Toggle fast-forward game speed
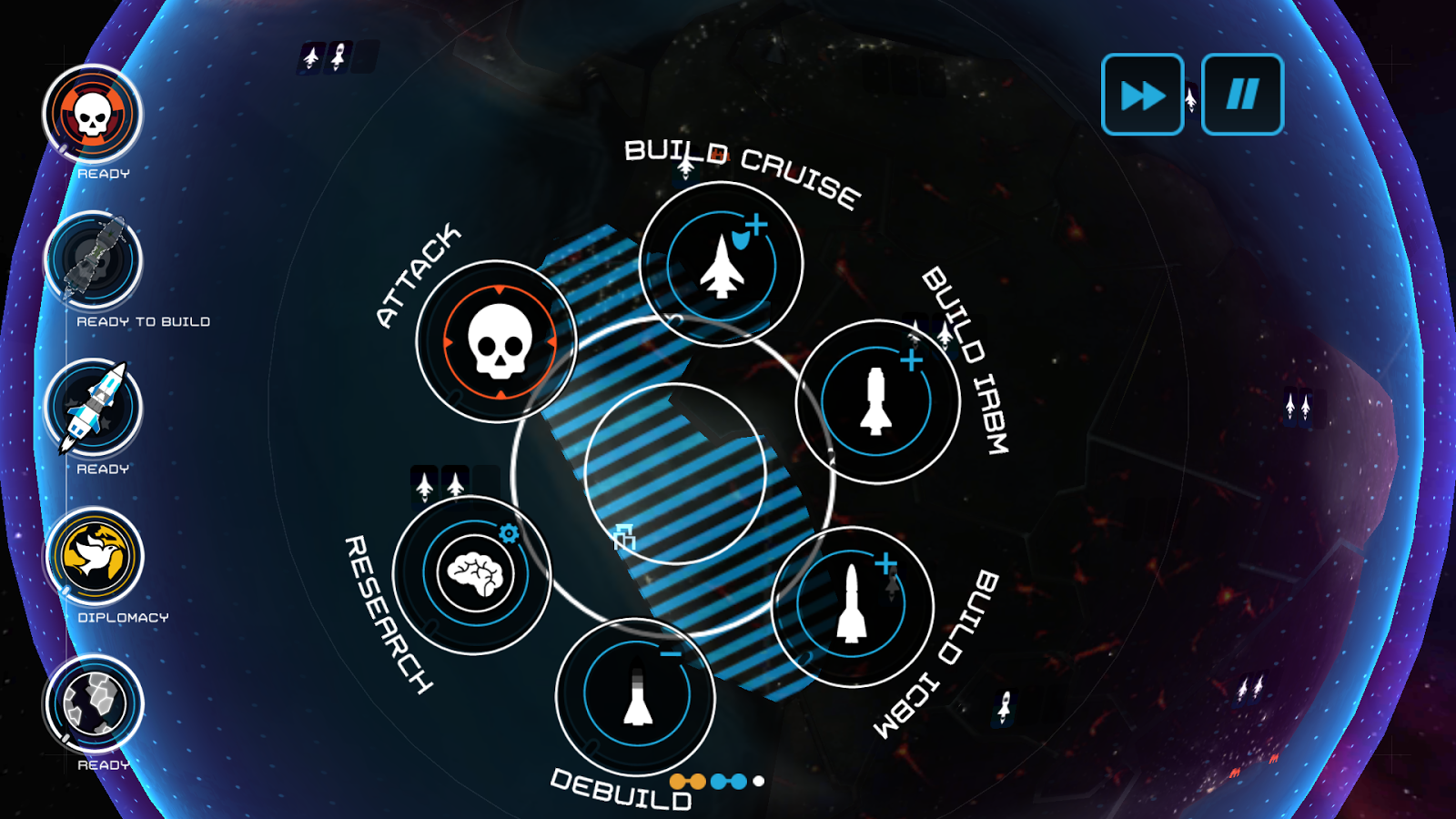Screen dimensions: 1456x819 pos(1142,95)
